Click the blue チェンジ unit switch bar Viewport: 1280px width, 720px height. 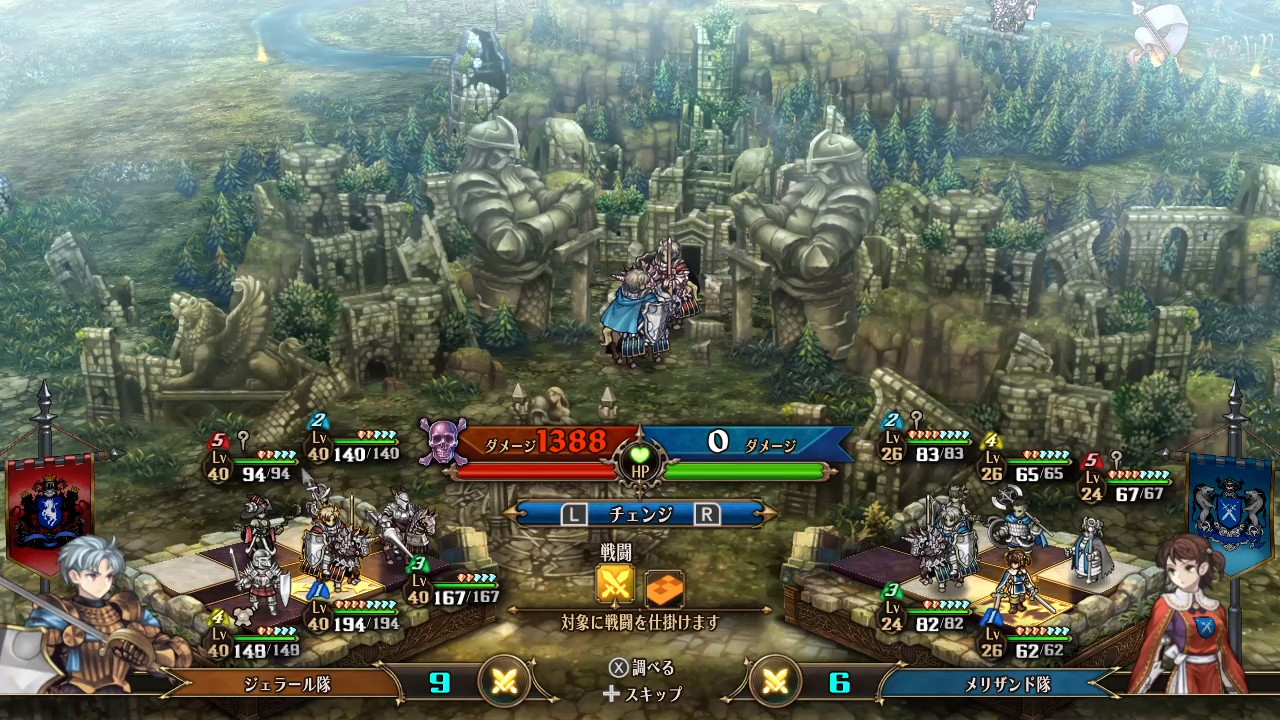pyautogui.click(x=640, y=514)
